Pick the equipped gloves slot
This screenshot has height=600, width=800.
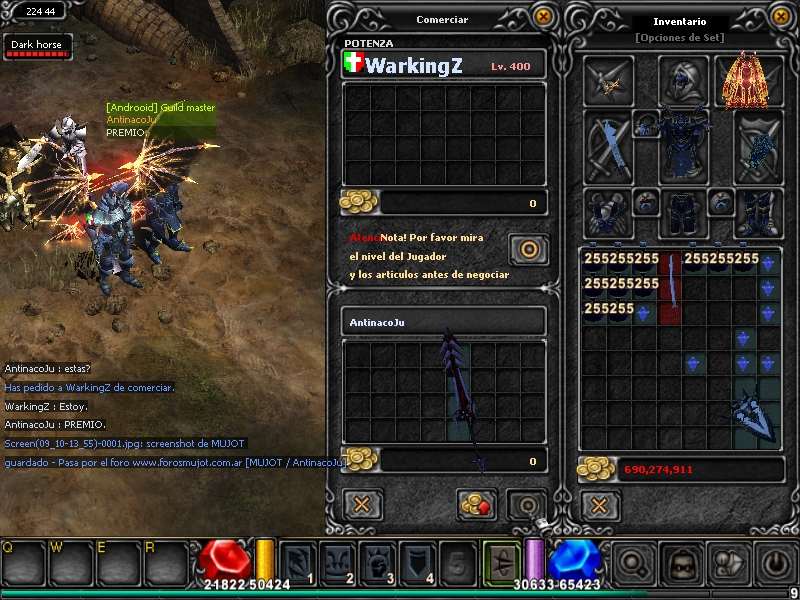point(608,212)
